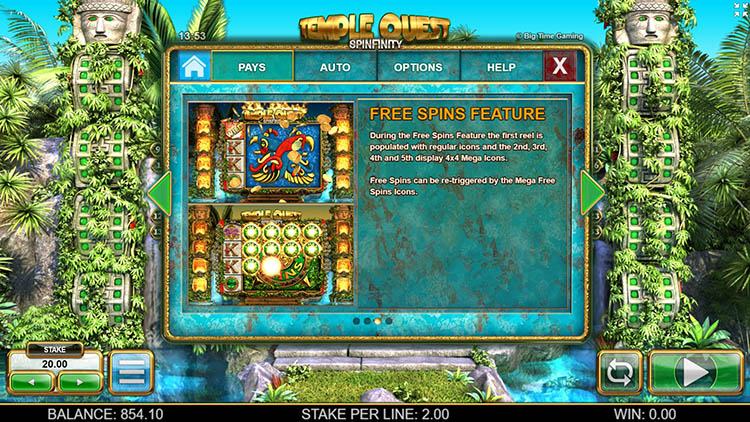Viewport: 750px width, 422px height.
Task: Activate the autoplay loop button
Action: point(619,373)
